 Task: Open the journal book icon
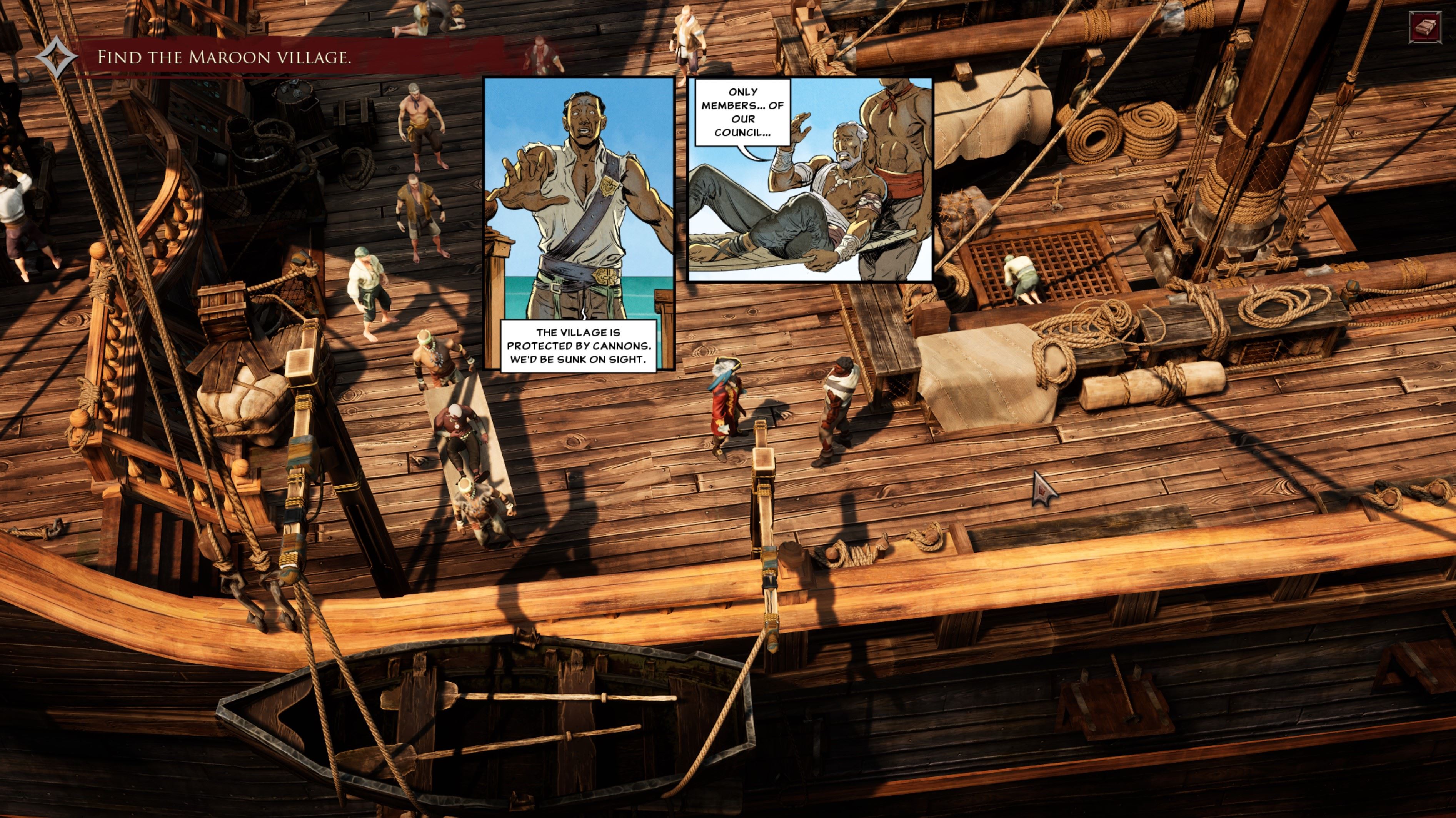[1426, 27]
